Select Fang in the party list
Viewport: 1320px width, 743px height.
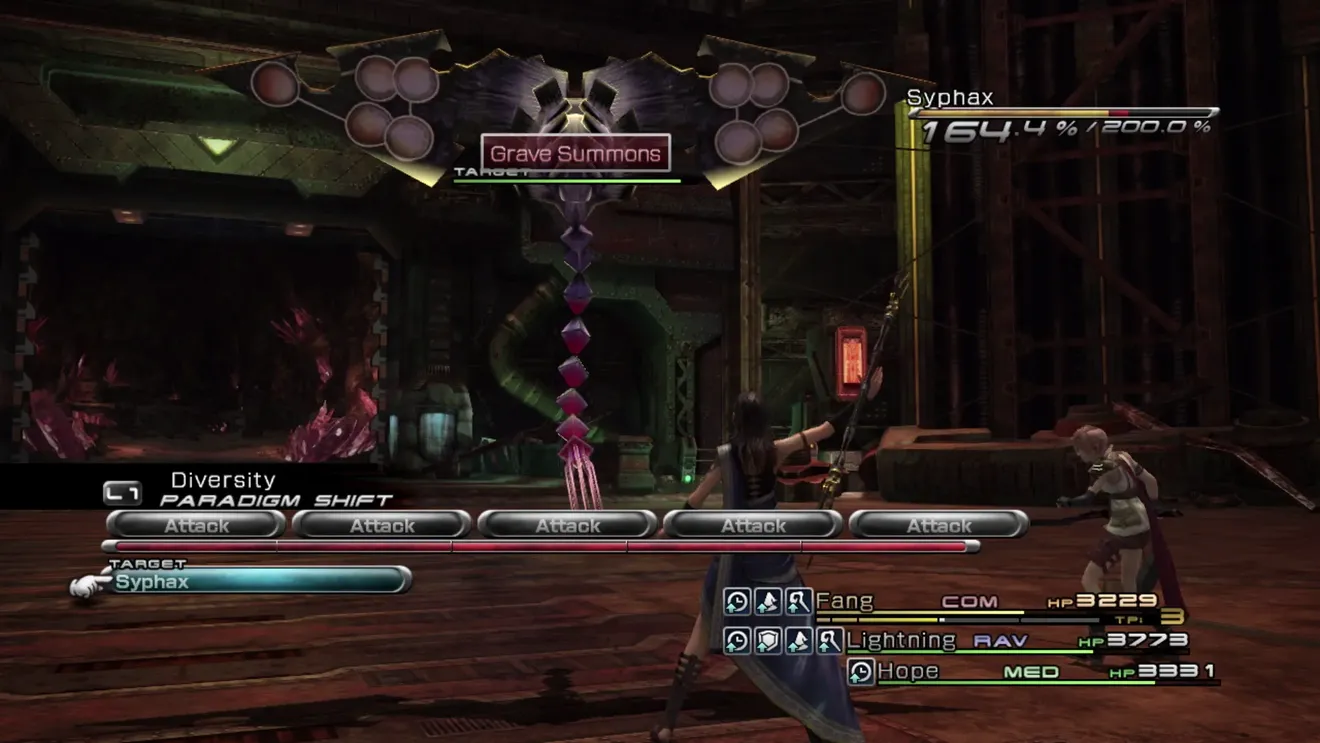point(845,601)
